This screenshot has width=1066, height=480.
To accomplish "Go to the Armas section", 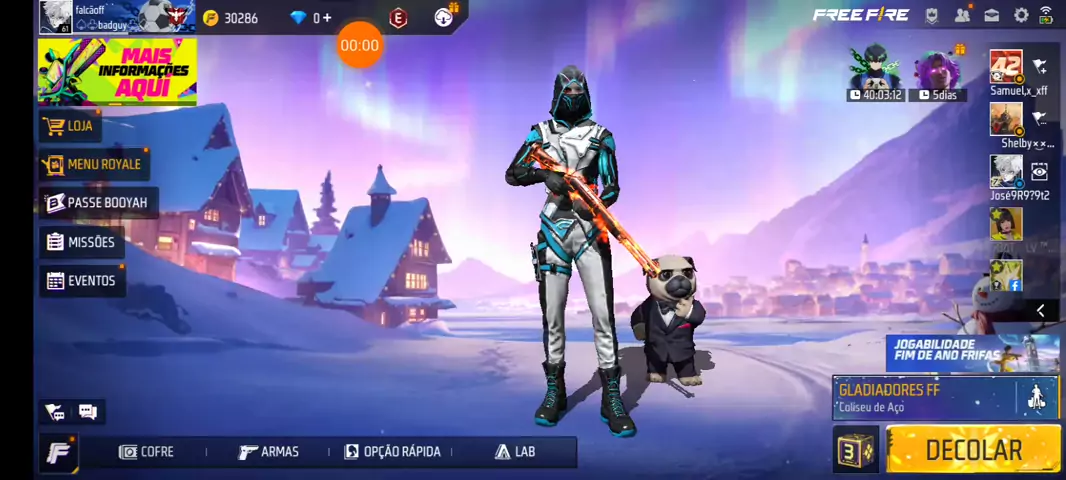I will click(x=269, y=452).
